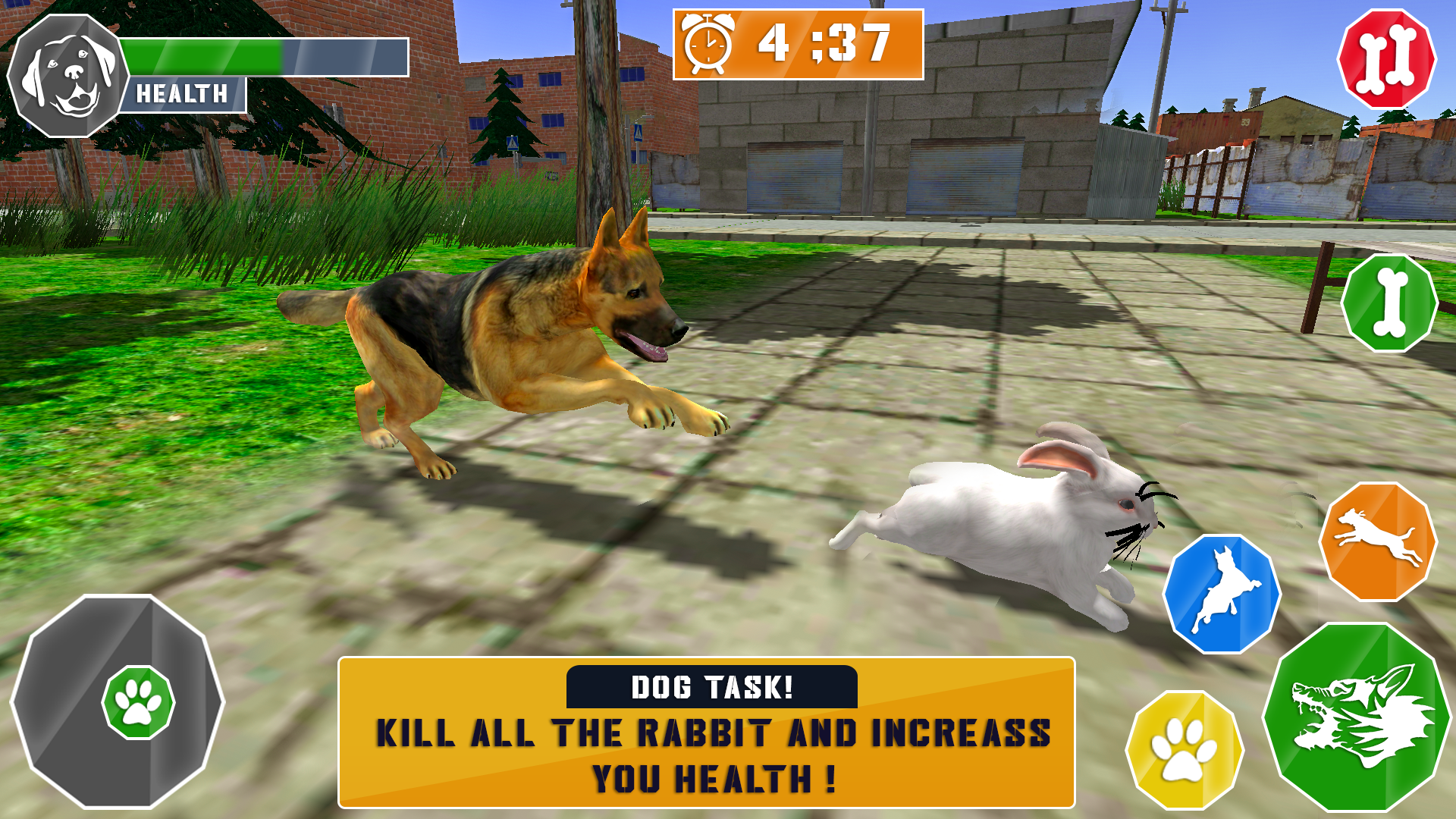Toggle pause using the red octagon button
The height and width of the screenshot is (819, 1456).
[1388, 59]
